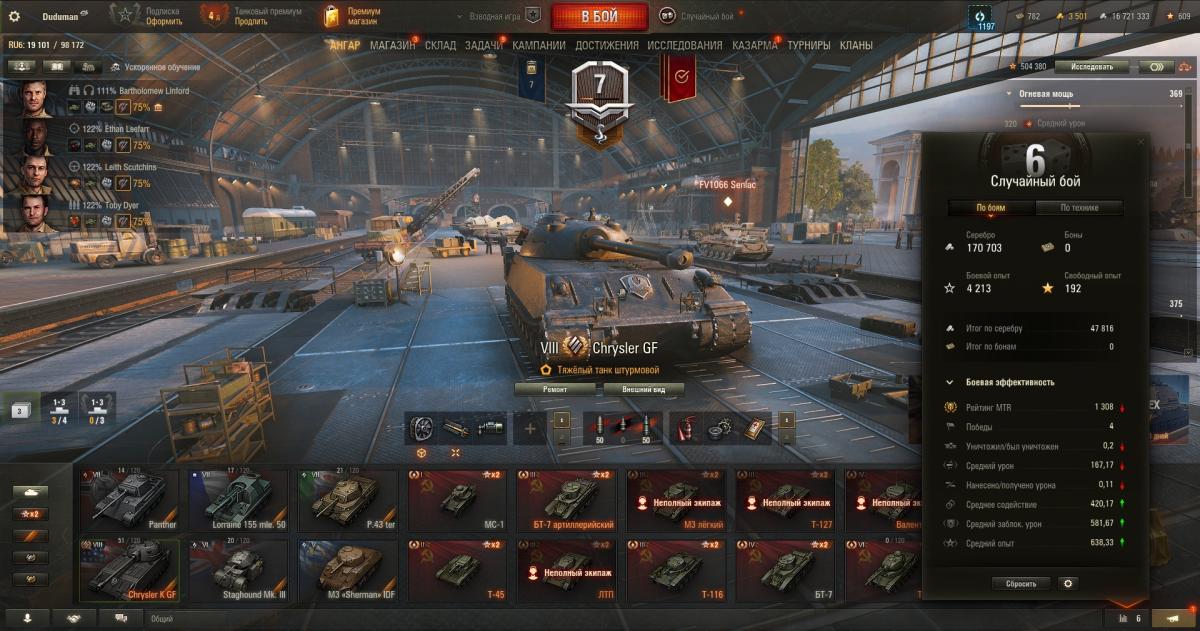Open the «ИССЛЕДОВАНИЯ» research menu

[x=684, y=45]
